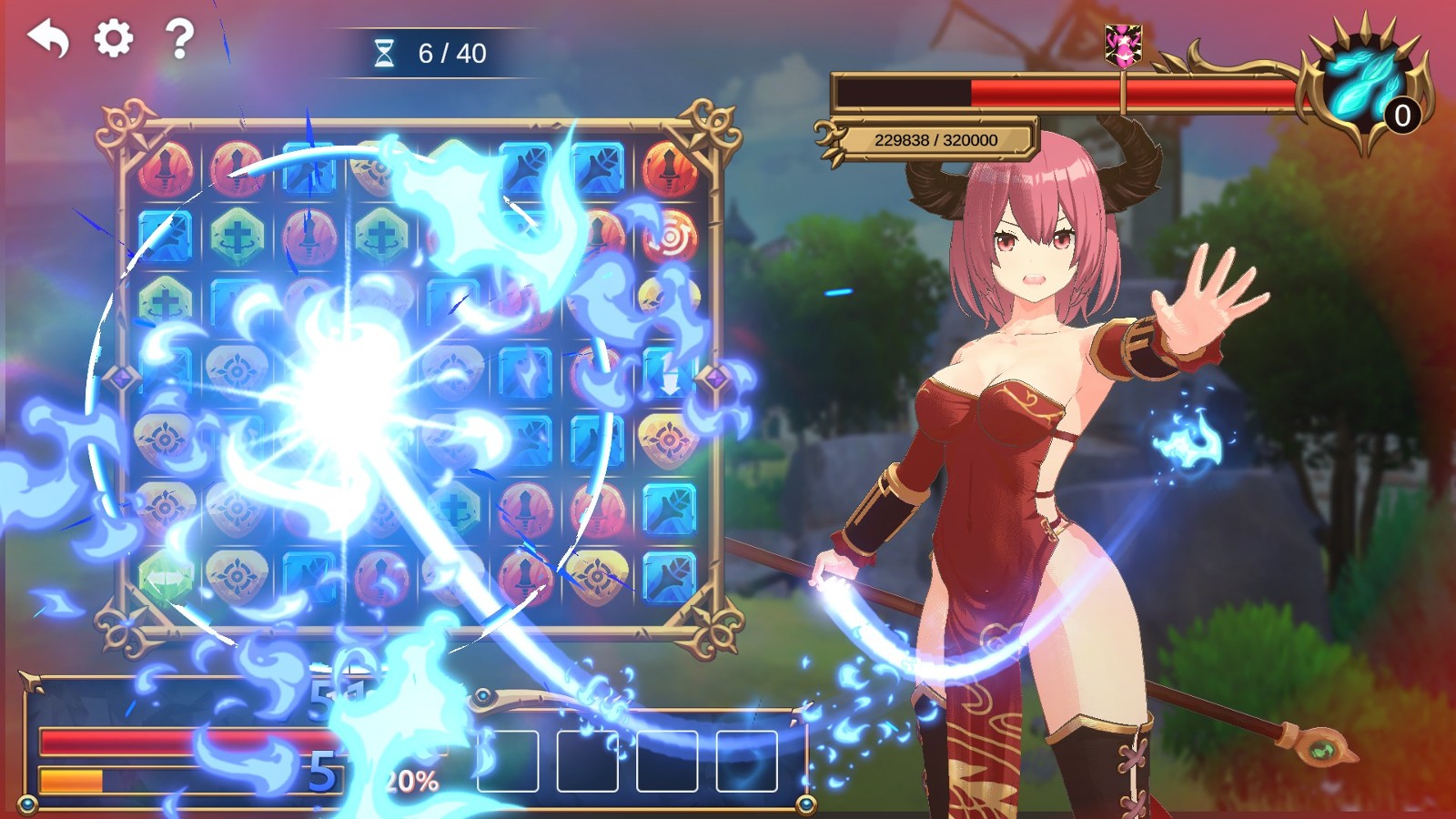Open help via the question mark
The height and width of the screenshot is (819, 1456).
point(179,39)
